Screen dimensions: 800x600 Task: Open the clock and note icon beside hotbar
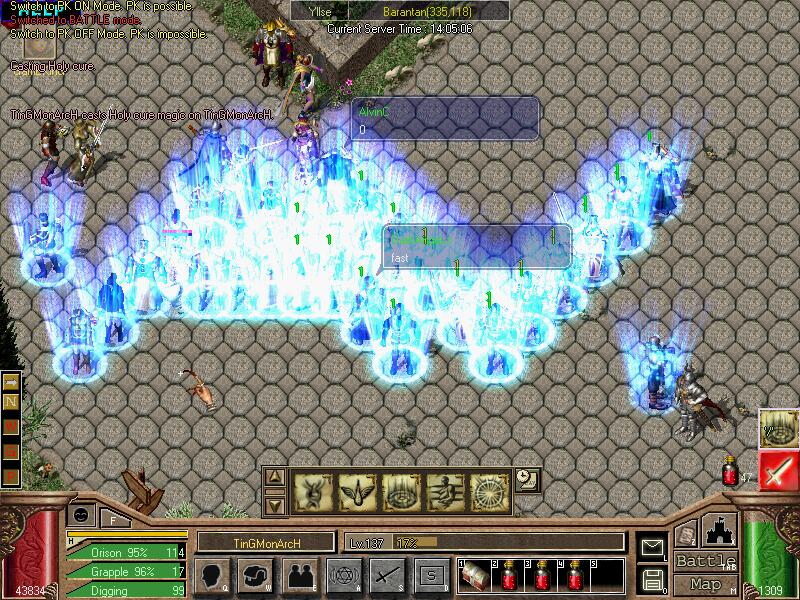point(527,479)
